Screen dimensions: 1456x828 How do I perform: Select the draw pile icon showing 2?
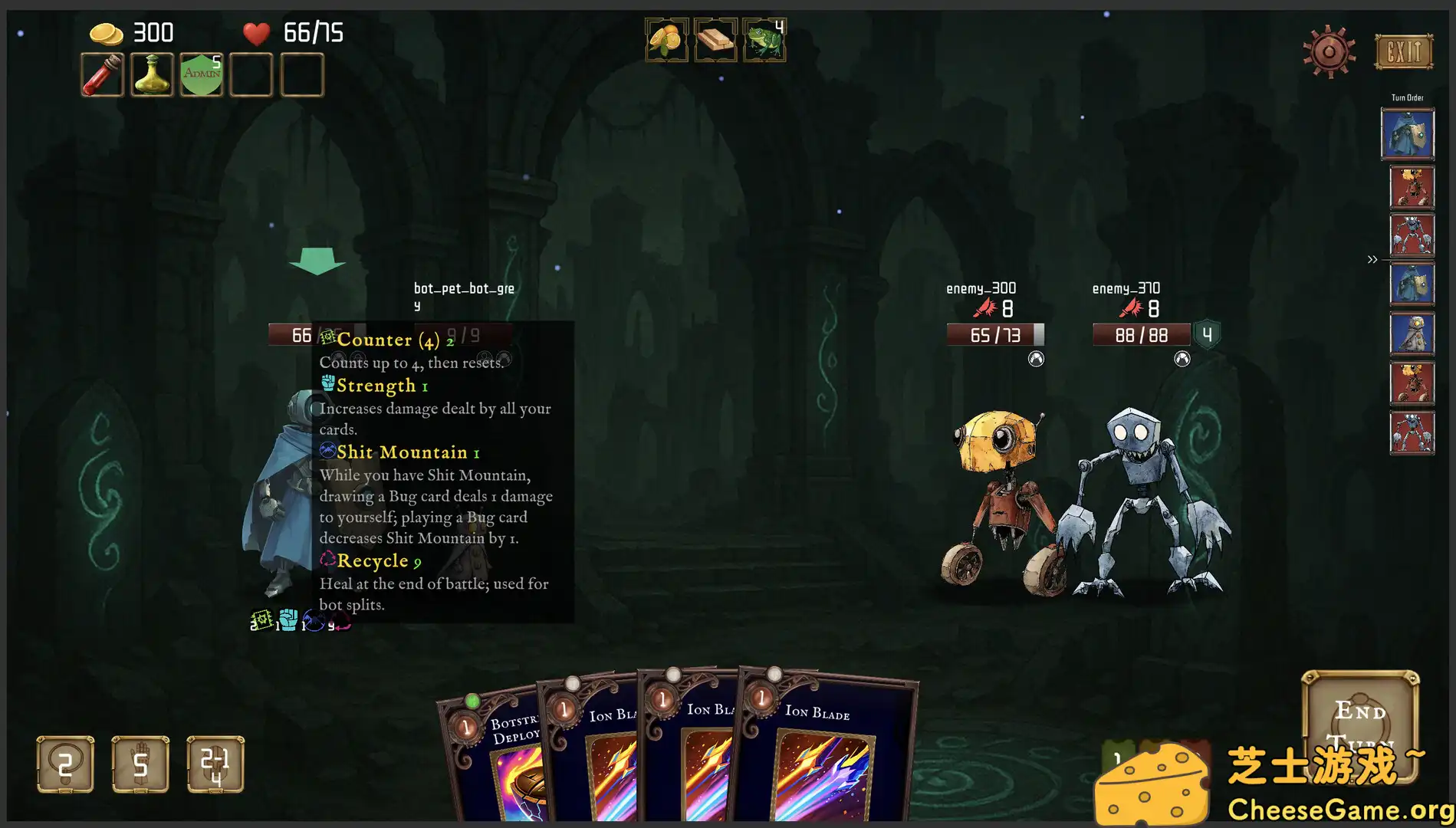64,761
